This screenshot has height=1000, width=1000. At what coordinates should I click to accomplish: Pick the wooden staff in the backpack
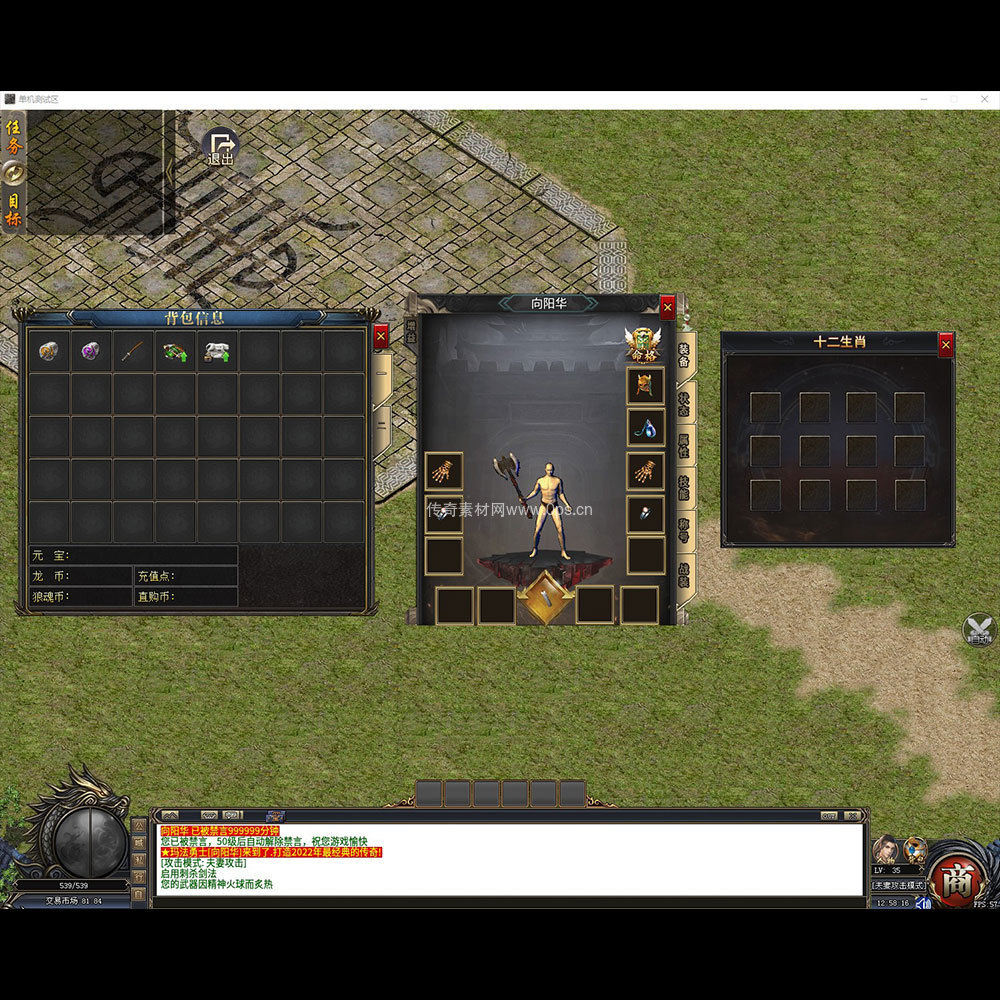(x=133, y=351)
